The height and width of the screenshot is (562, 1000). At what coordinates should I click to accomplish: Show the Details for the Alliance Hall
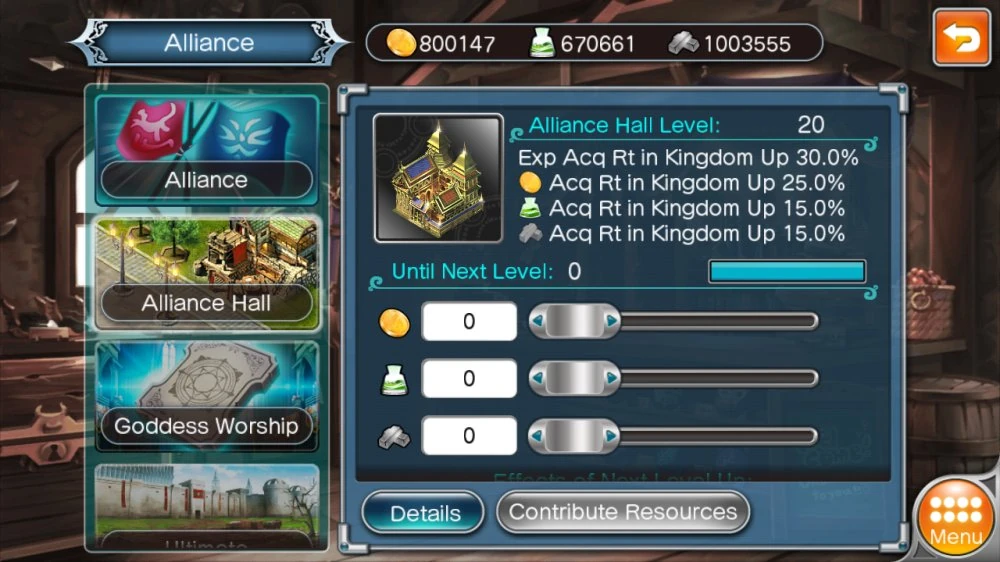tap(425, 513)
